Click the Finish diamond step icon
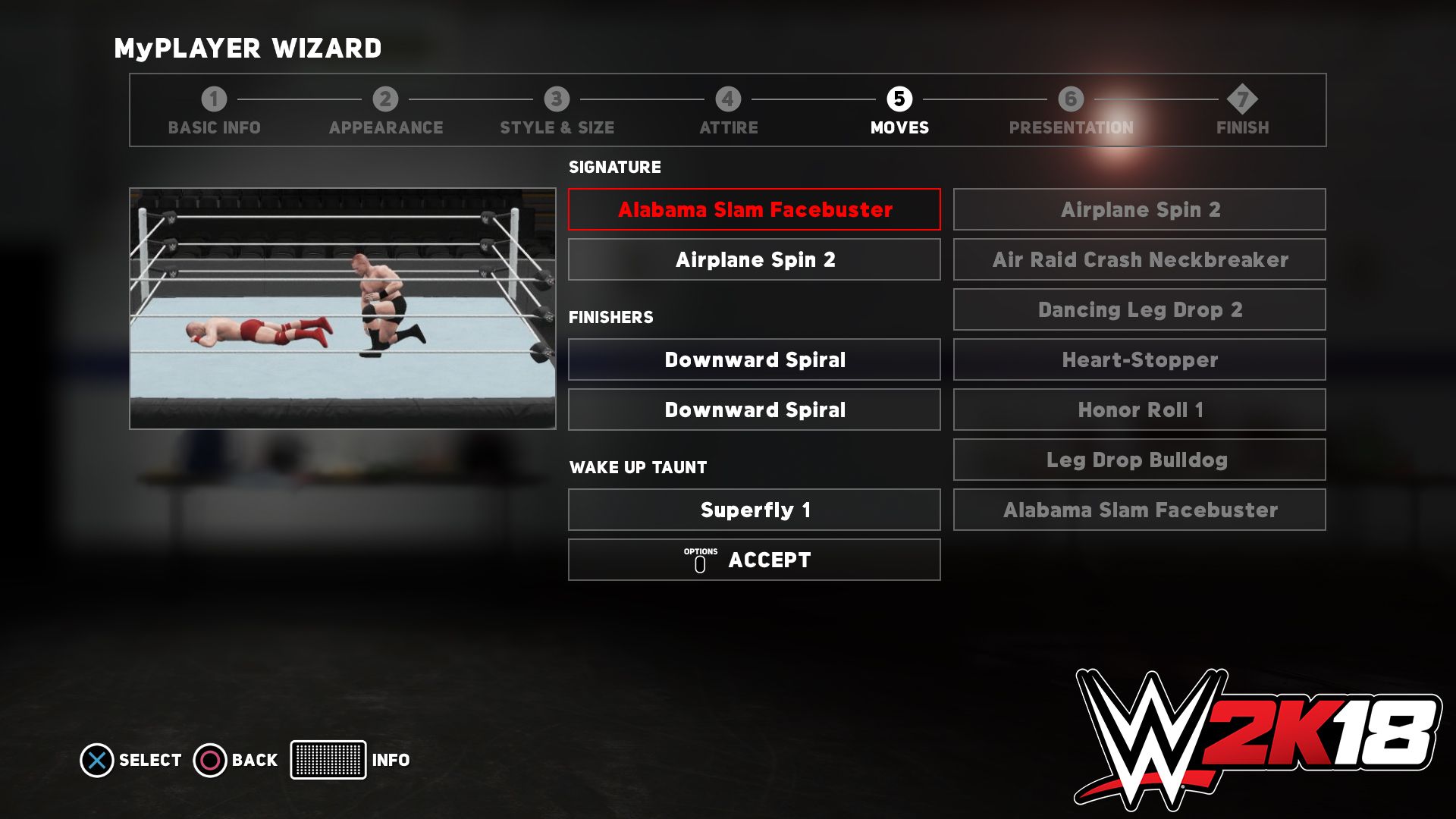This screenshot has height=819, width=1456. pyautogui.click(x=1241, y=98)
